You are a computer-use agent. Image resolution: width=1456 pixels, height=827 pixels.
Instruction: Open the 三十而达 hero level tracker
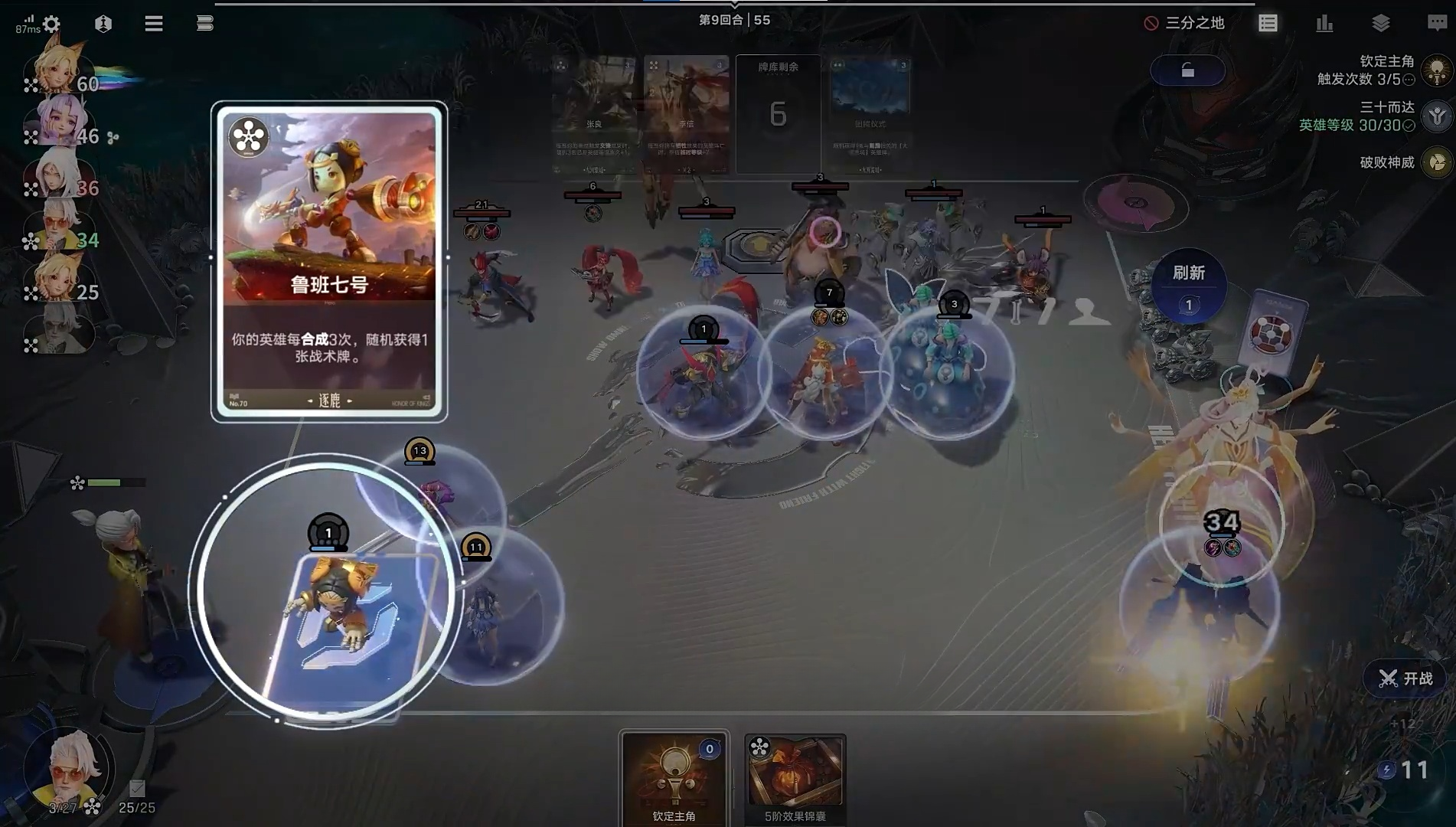point(1437,116)
